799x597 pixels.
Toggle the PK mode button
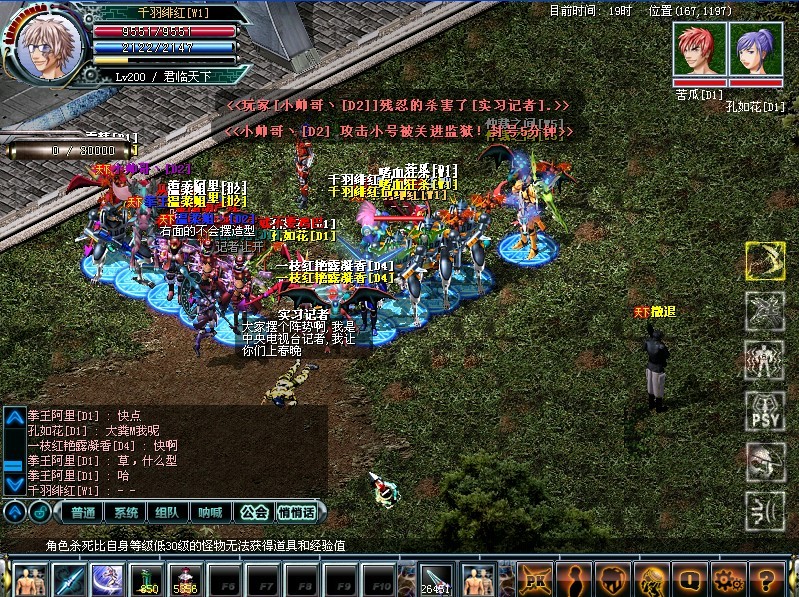pos(535,579)
